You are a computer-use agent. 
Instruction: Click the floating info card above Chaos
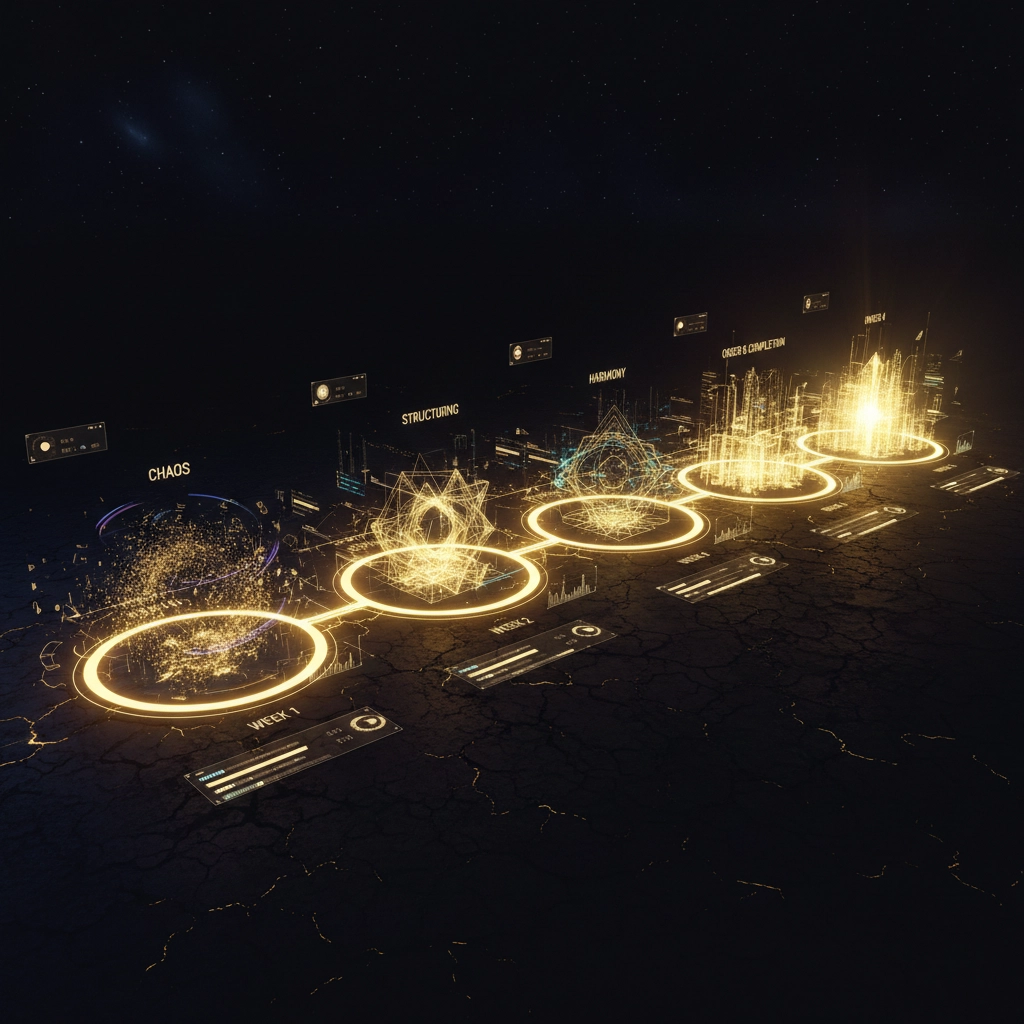coord(66,442)
